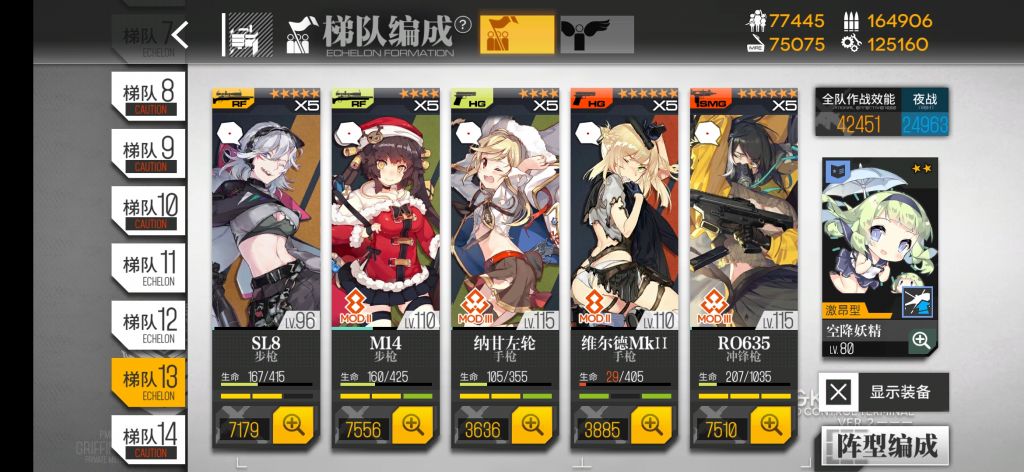Open the echelon formation help icon

[x=462, y=26]
